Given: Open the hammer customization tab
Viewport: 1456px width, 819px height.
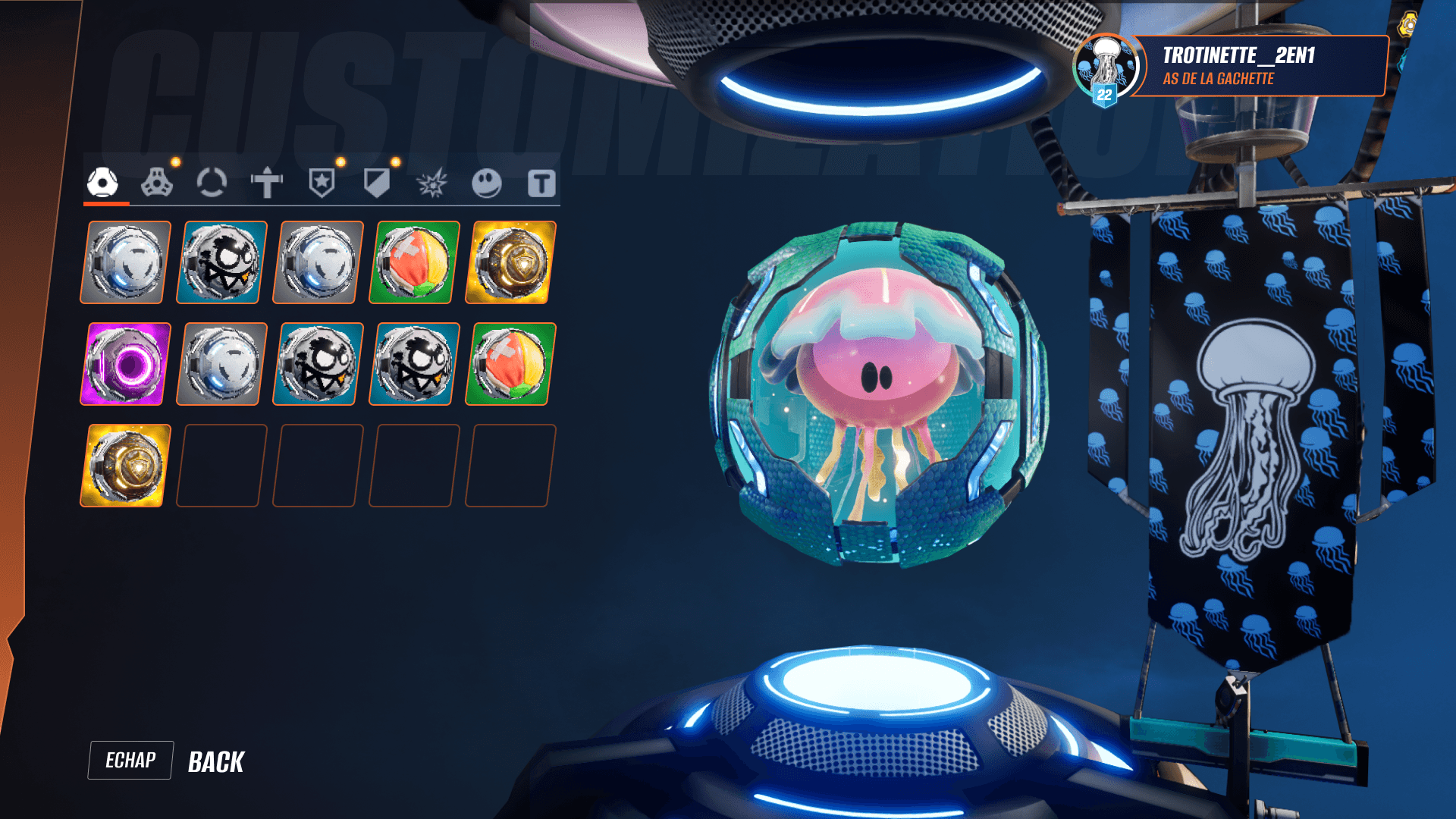Looking at the screenshot, I should 266,182.
